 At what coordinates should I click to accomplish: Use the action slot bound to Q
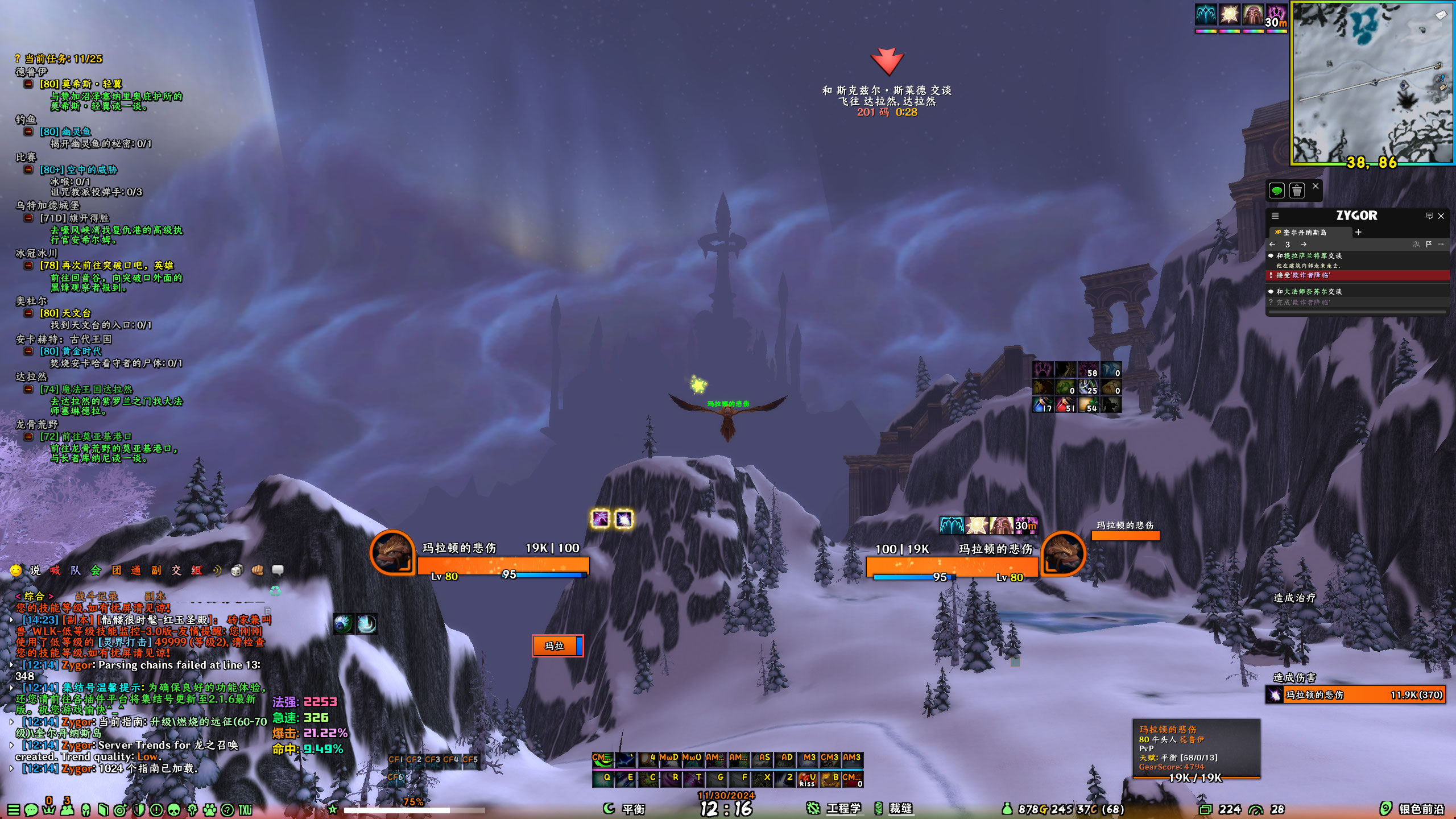point(602,777)
